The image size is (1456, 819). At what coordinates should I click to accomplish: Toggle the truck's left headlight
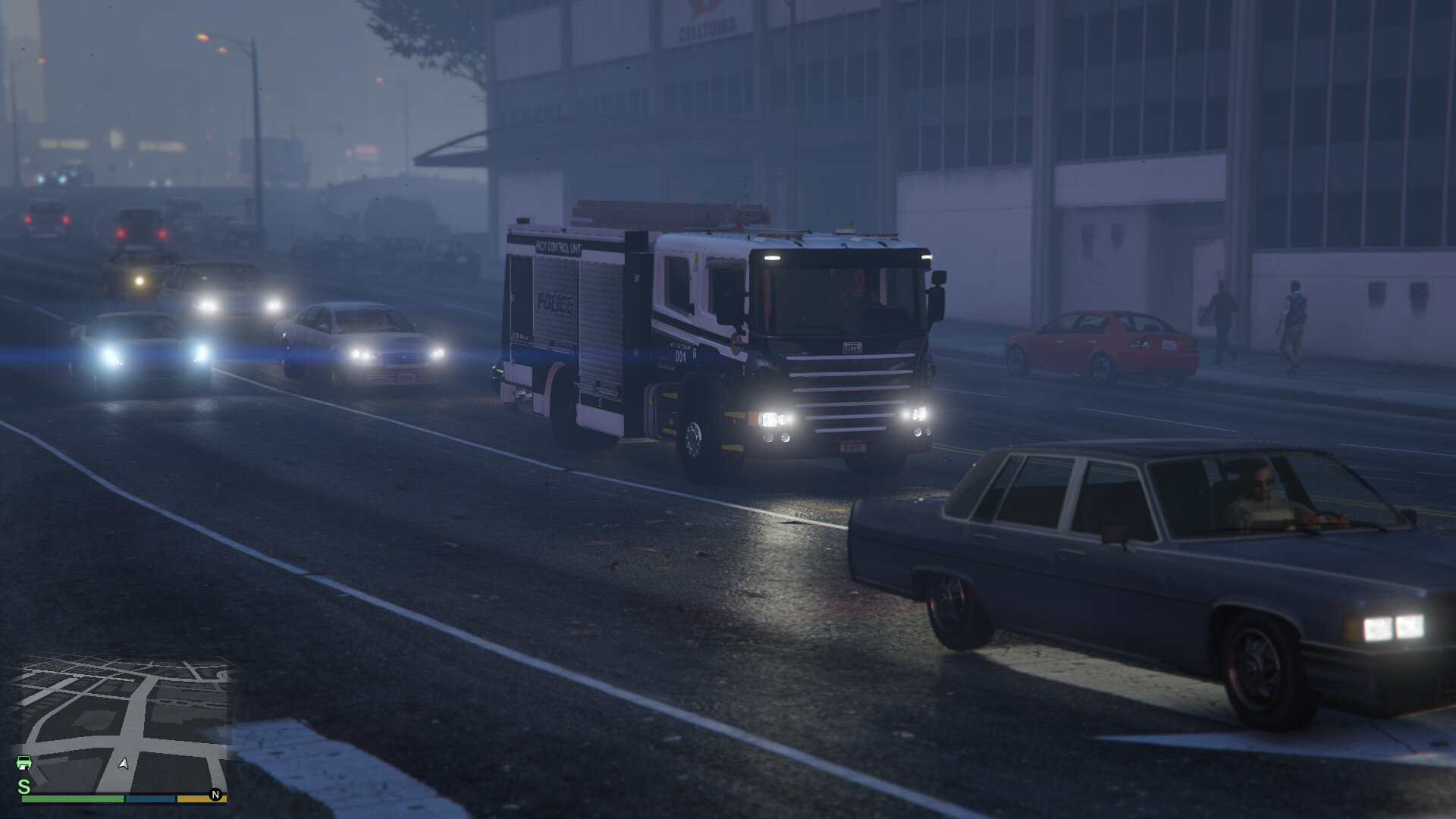(x=774, y=419)
